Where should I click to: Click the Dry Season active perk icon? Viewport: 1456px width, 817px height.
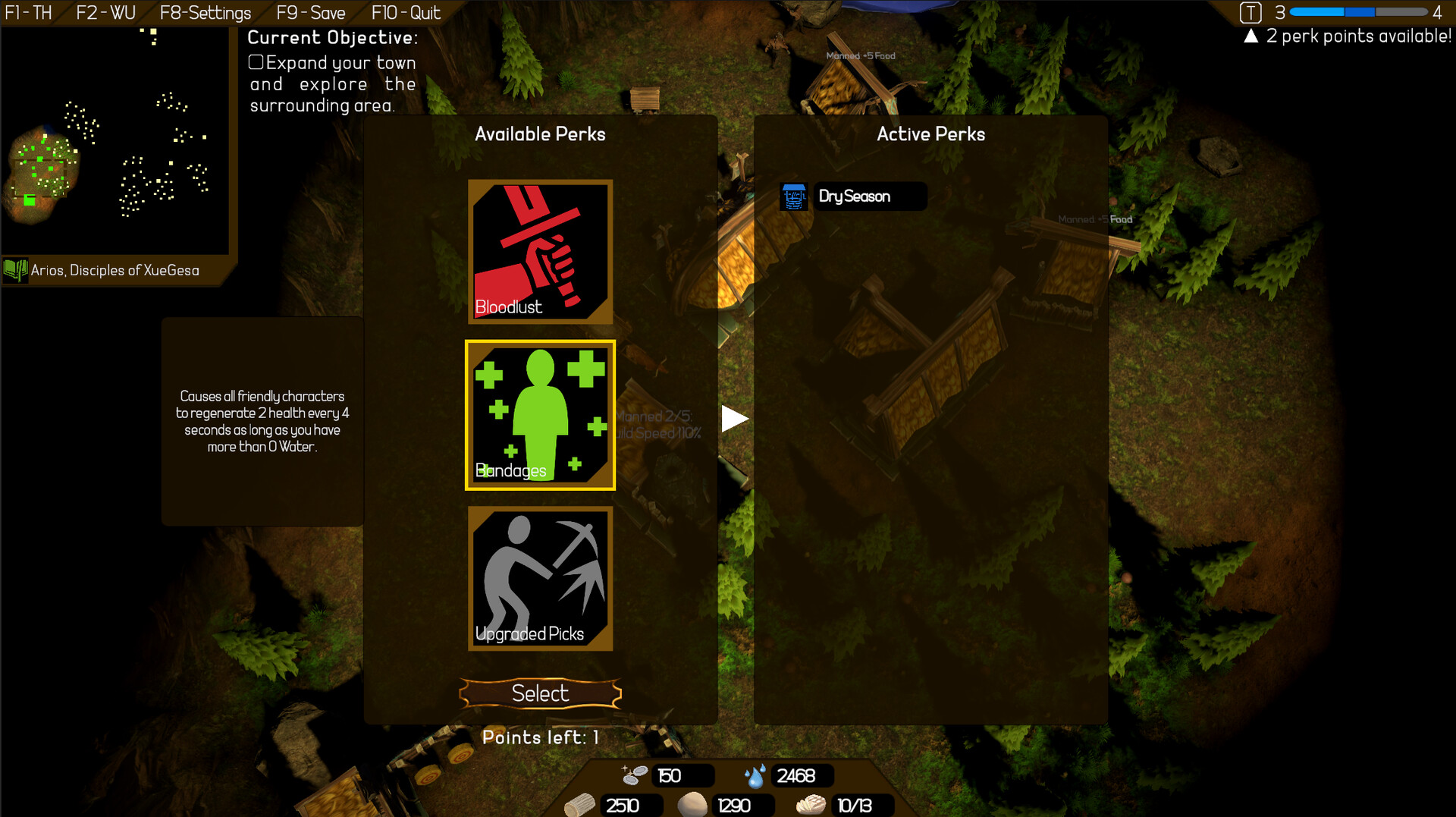pos(794,196)
